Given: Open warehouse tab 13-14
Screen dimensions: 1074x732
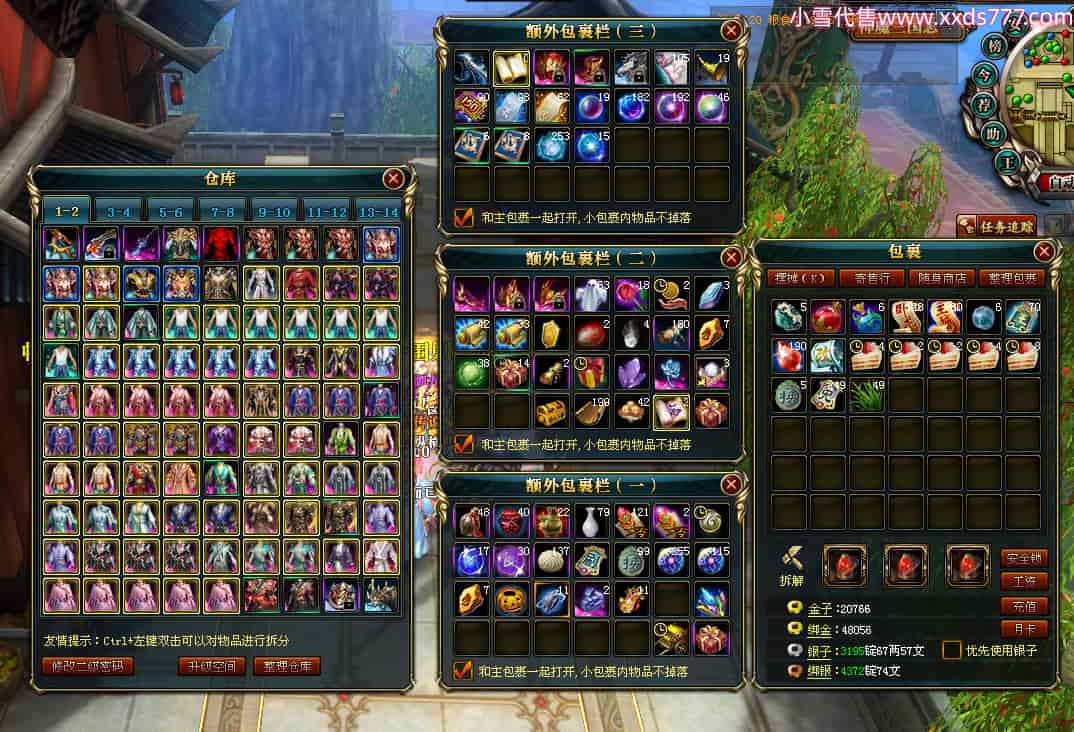Looking at the screenshot, I should [x=377, y=211].
